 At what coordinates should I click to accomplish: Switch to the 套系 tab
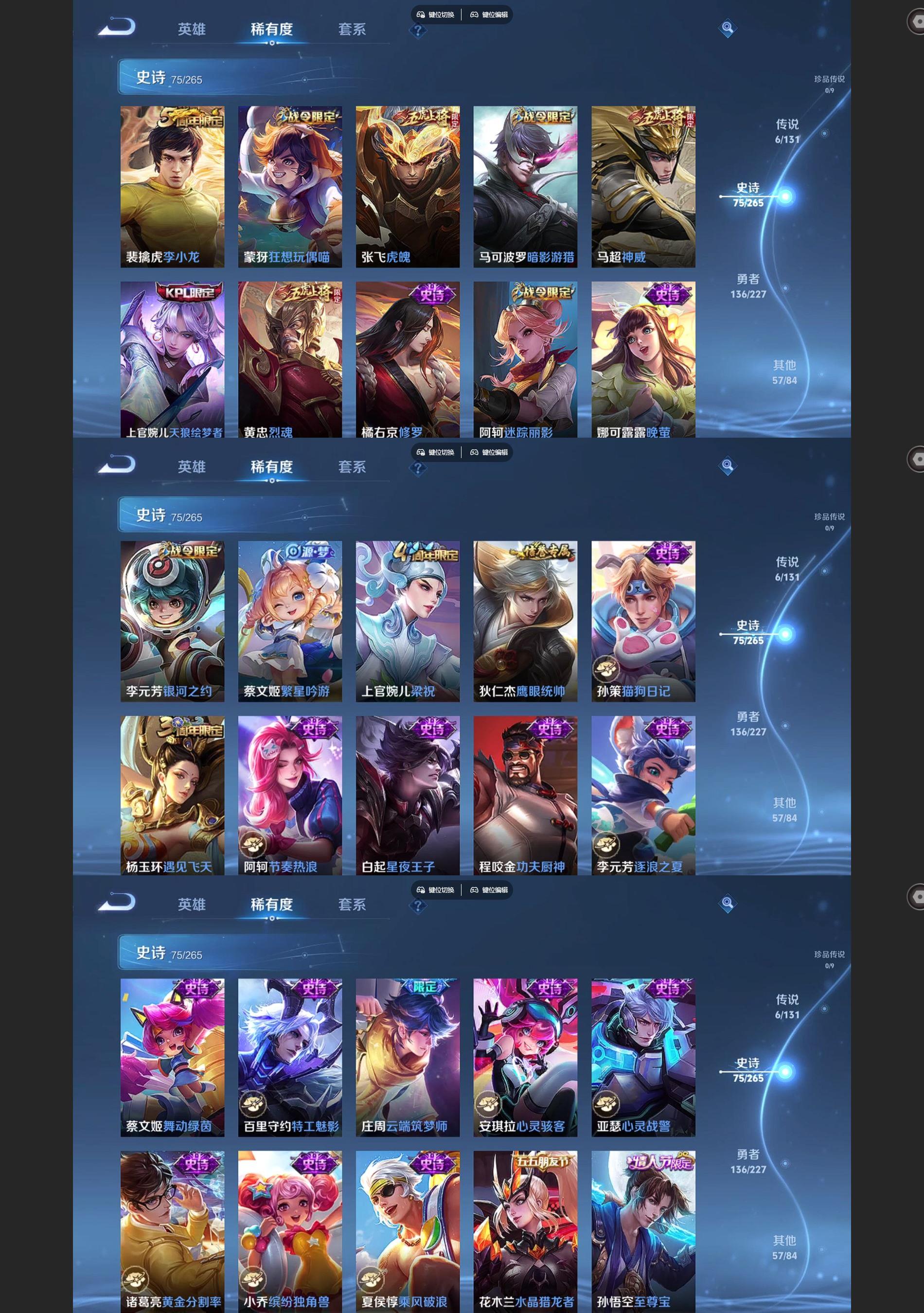351,30
